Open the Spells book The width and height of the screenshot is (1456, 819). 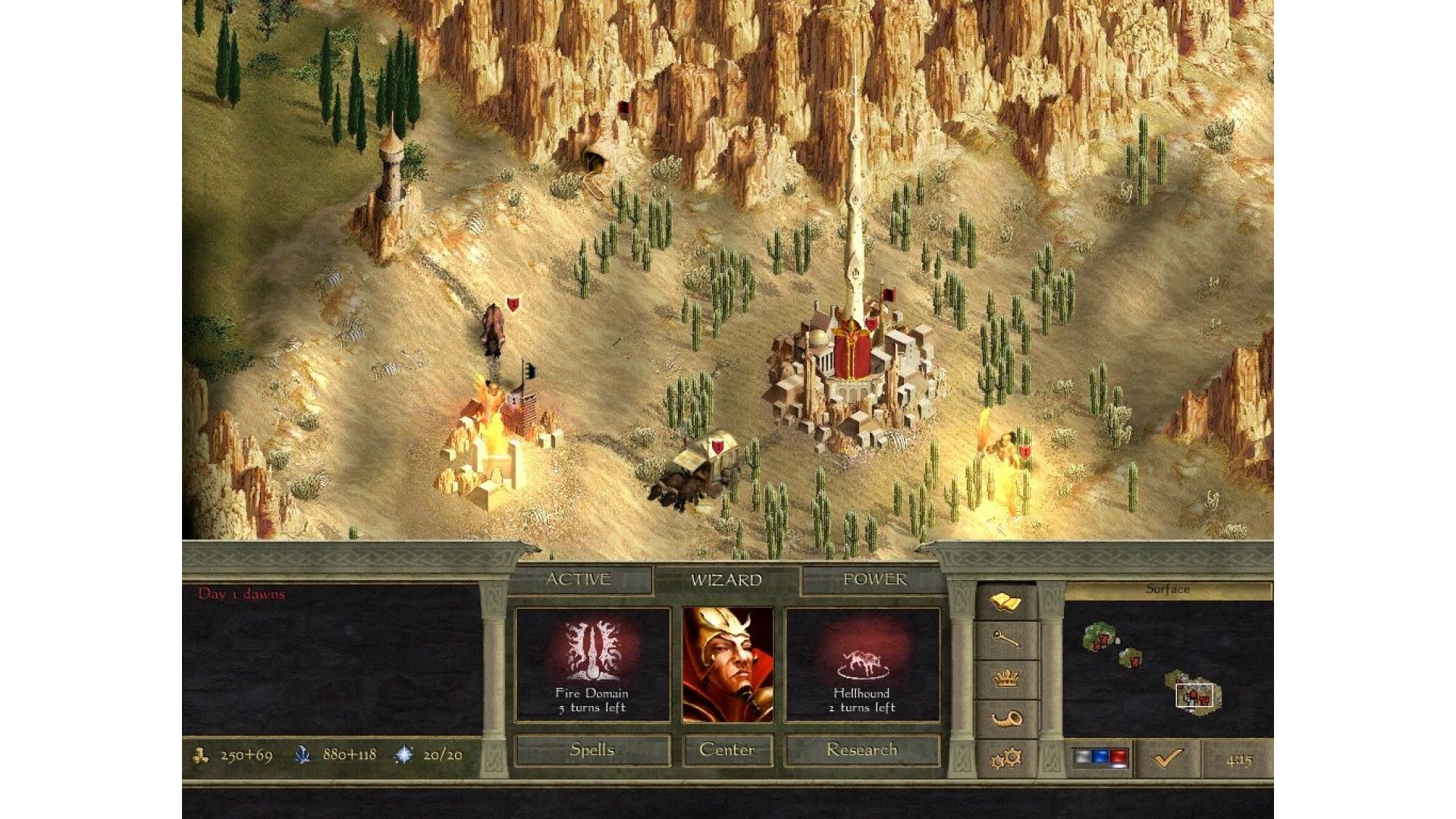592,750
